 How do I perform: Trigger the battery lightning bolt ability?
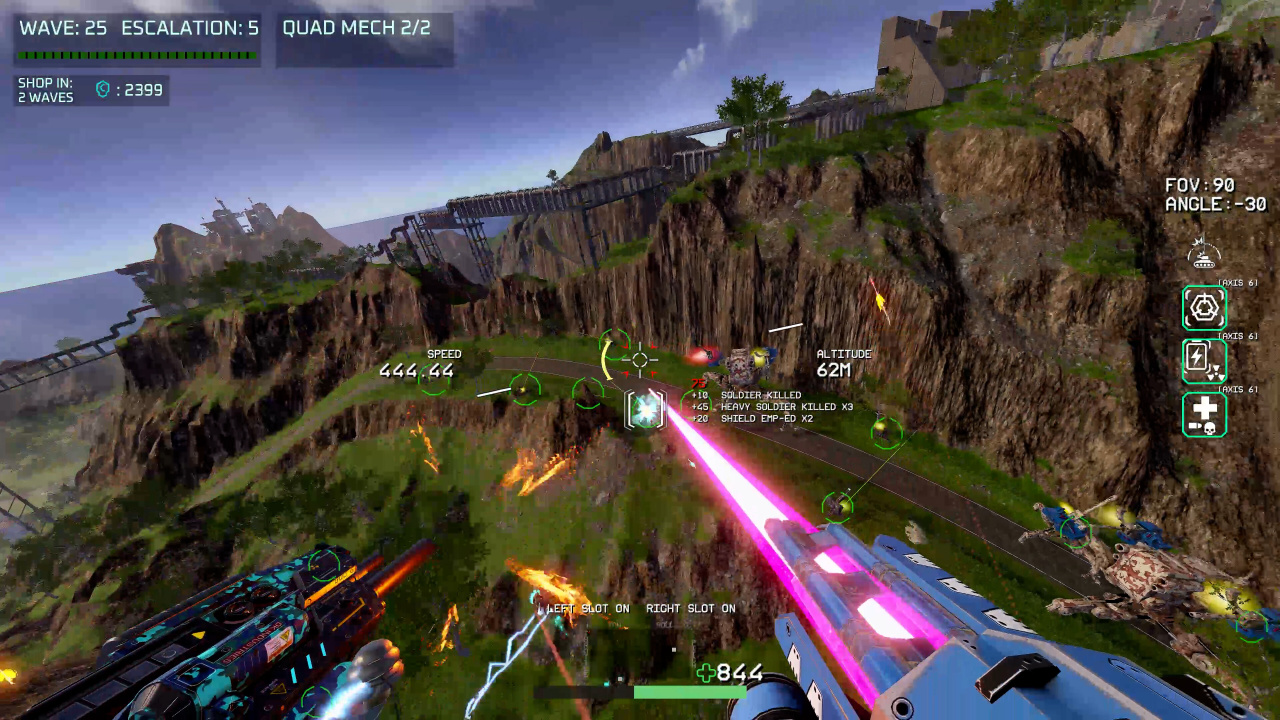tap(1204, 361)
